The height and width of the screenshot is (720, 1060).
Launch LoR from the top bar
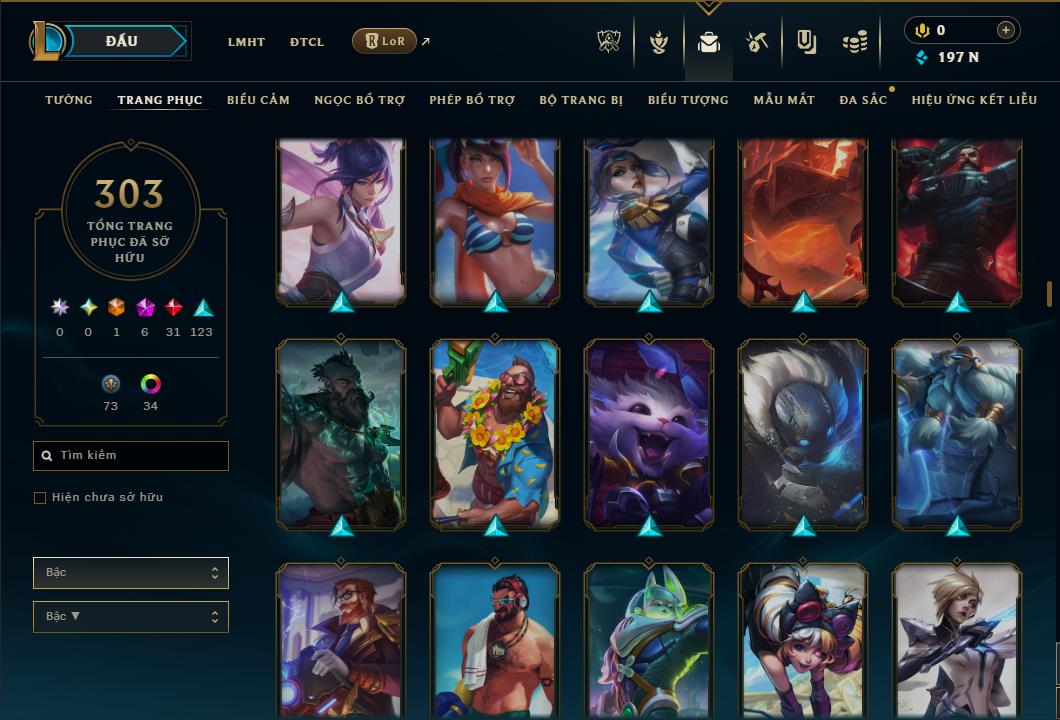(384, 41)
